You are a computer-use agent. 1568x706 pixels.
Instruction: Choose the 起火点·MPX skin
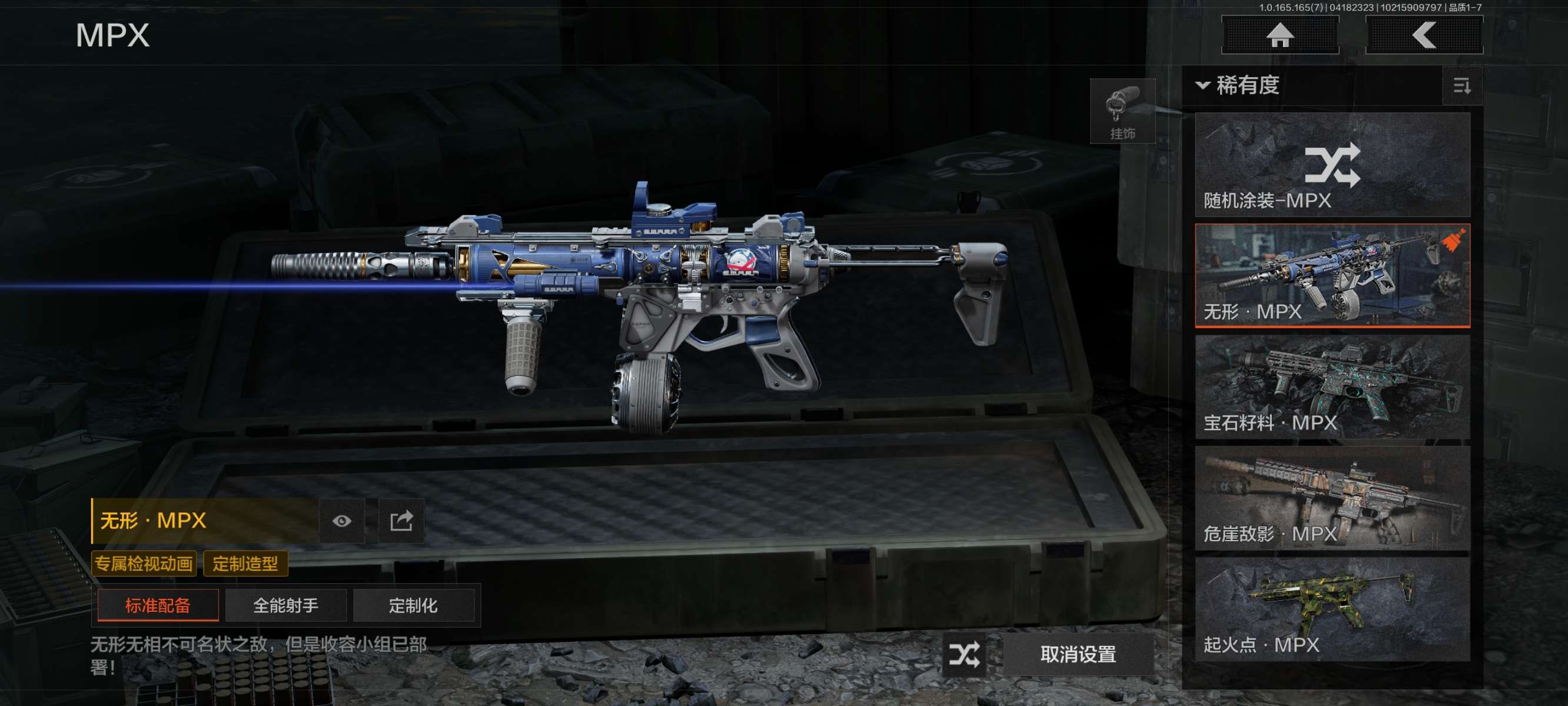coord(1332,610)
